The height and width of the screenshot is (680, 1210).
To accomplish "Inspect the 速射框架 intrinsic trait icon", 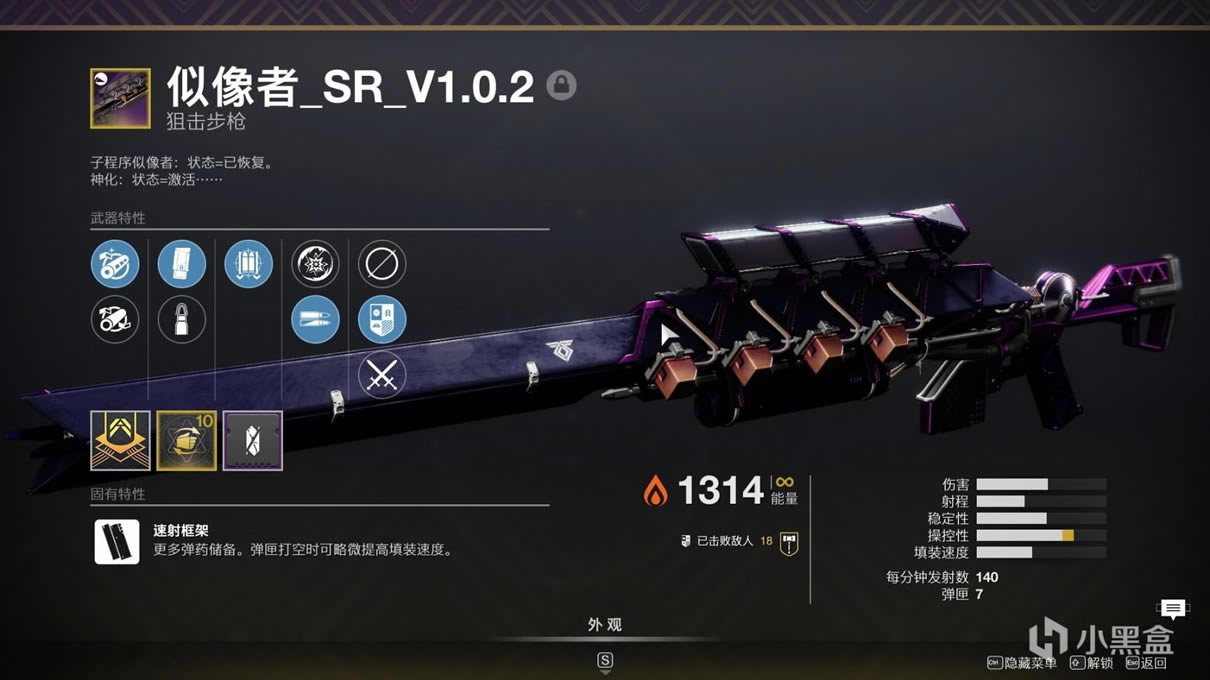I will click(117, 541).
